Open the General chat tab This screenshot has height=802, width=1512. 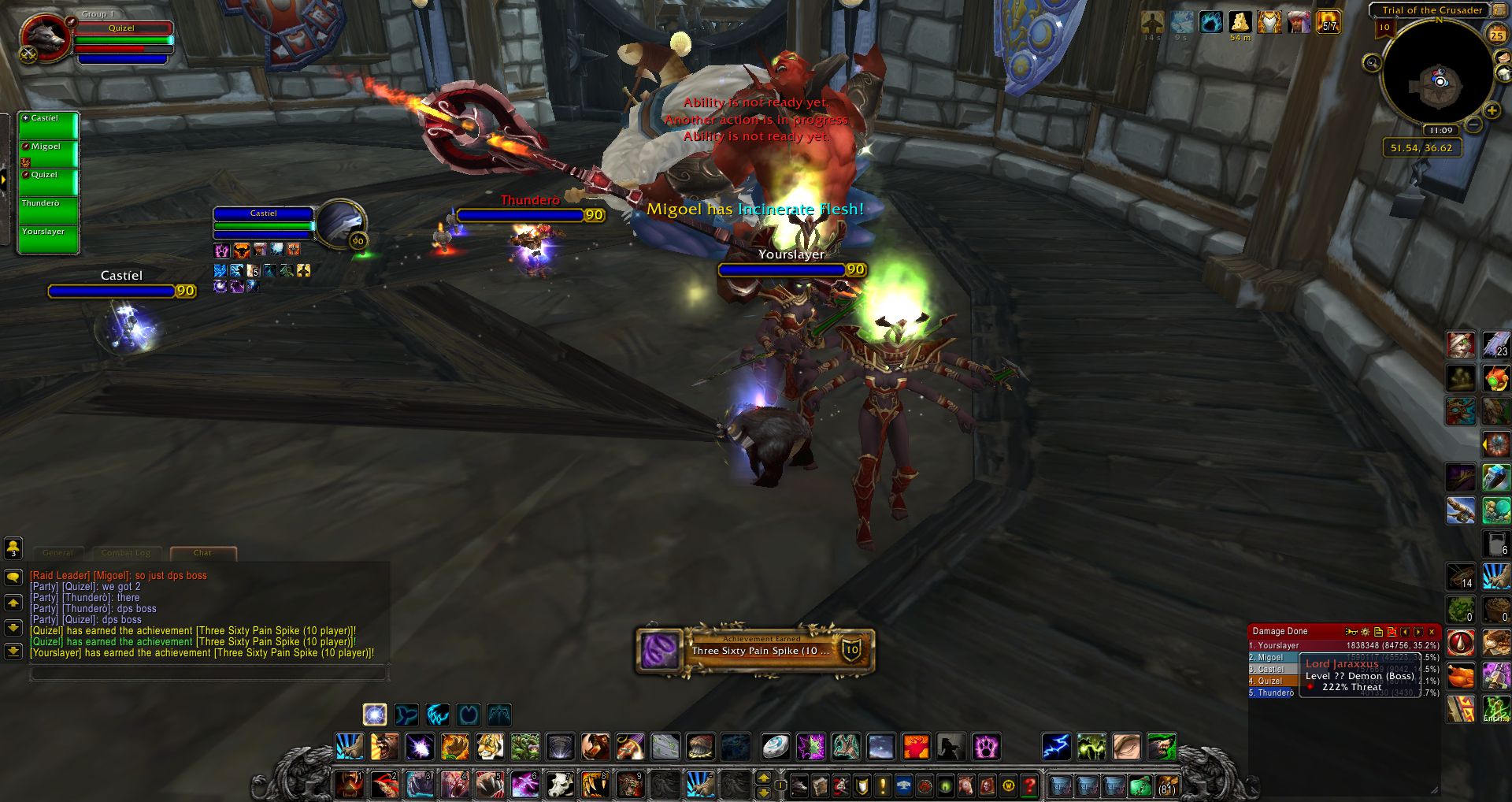[58, 553]
